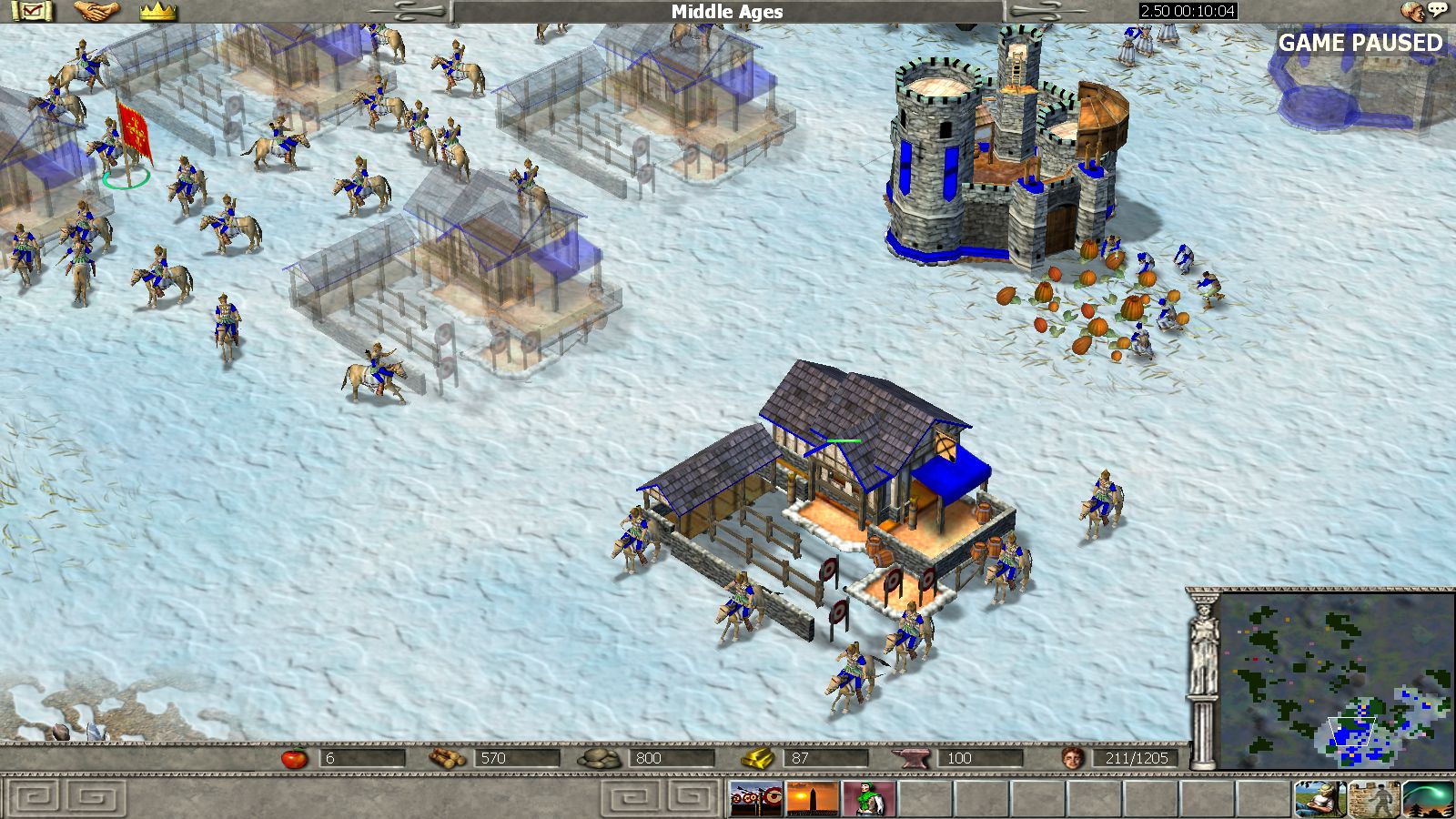Click the green aurora night sky icon
The height and width of the screenshot is (819, 1456).
(x=1428, y=799)
